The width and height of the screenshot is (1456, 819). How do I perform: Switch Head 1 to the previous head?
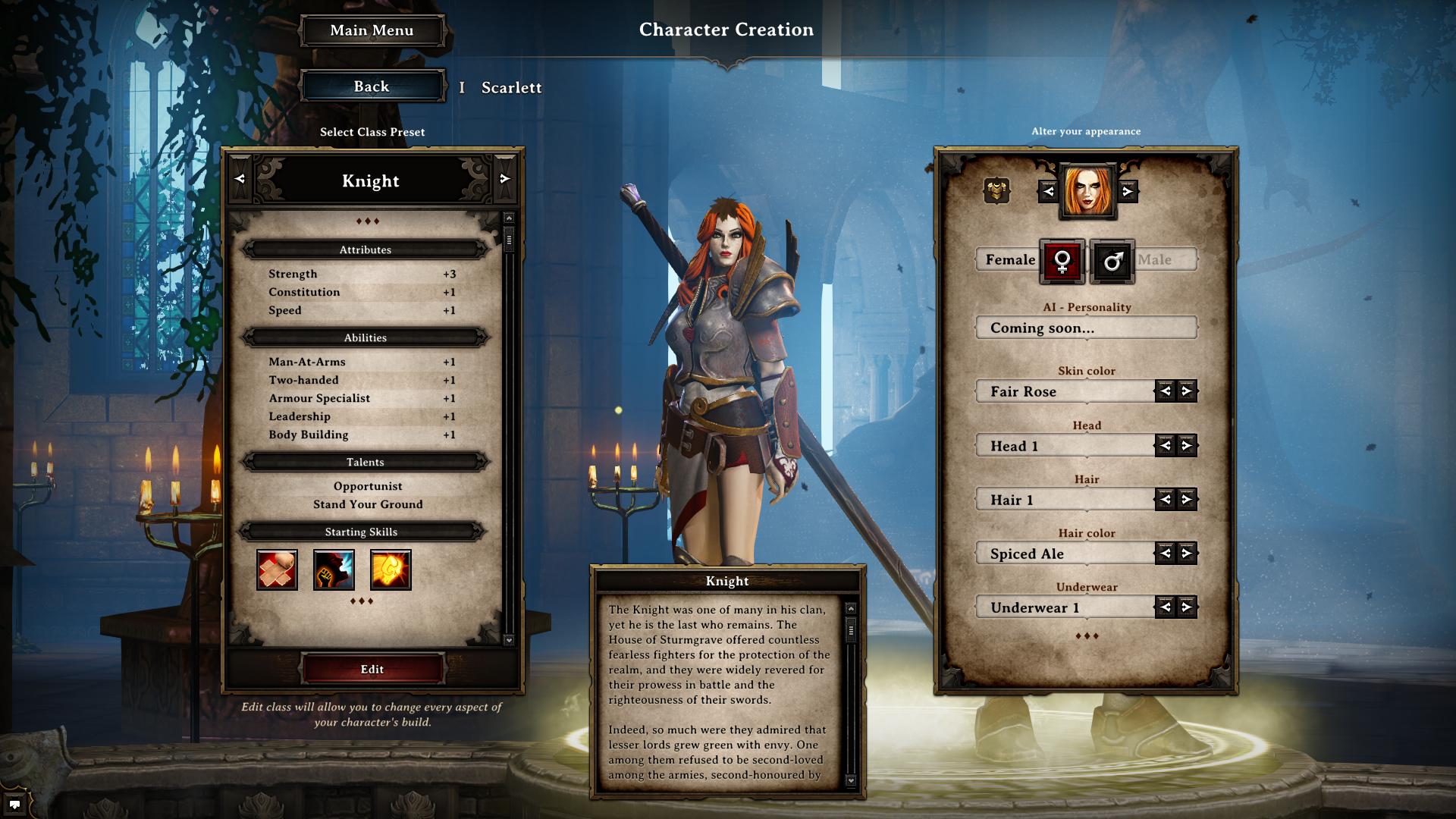click(1166, 446)
